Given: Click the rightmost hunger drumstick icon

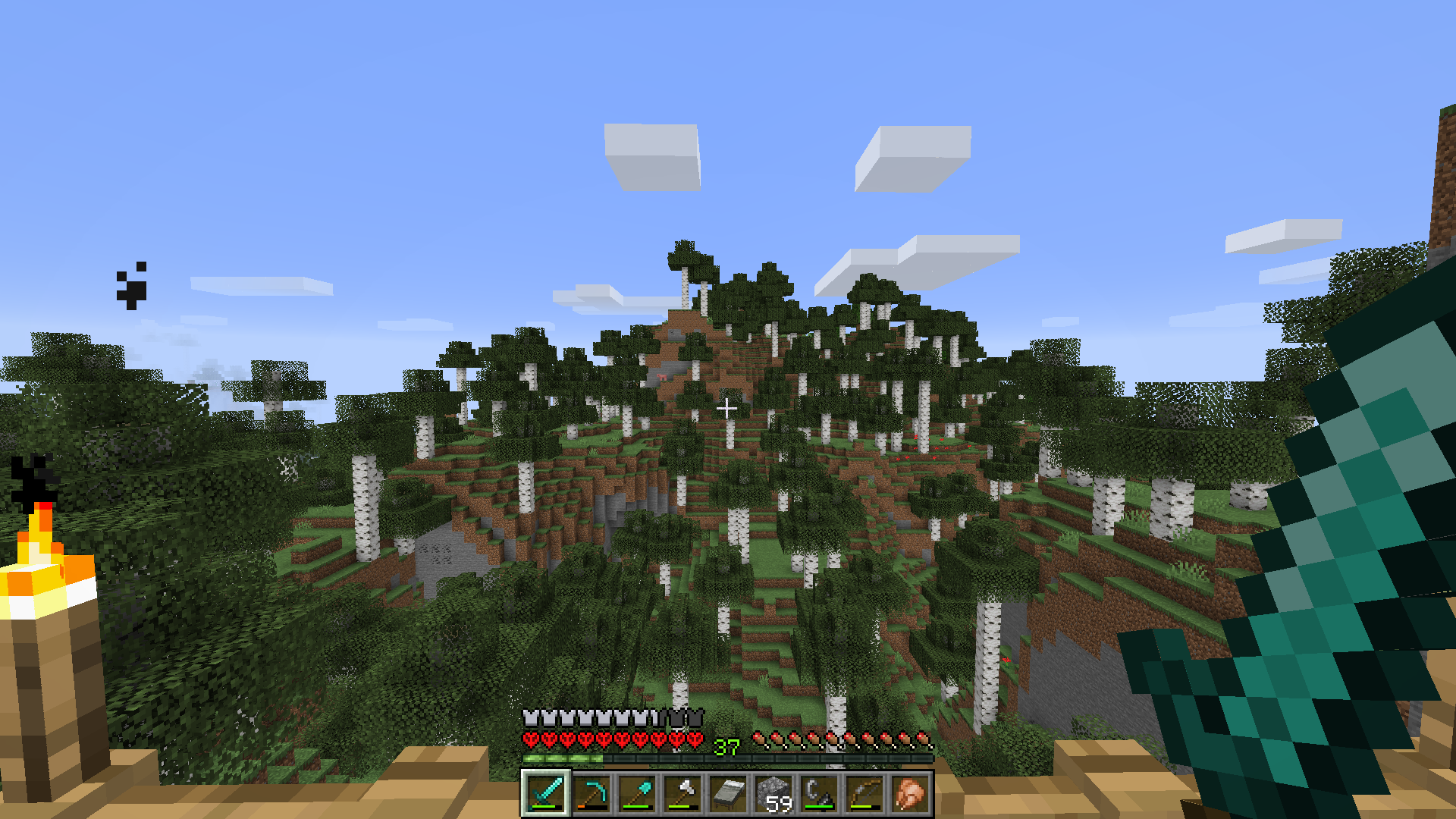Looking at the screenshot, I should 922,737.
